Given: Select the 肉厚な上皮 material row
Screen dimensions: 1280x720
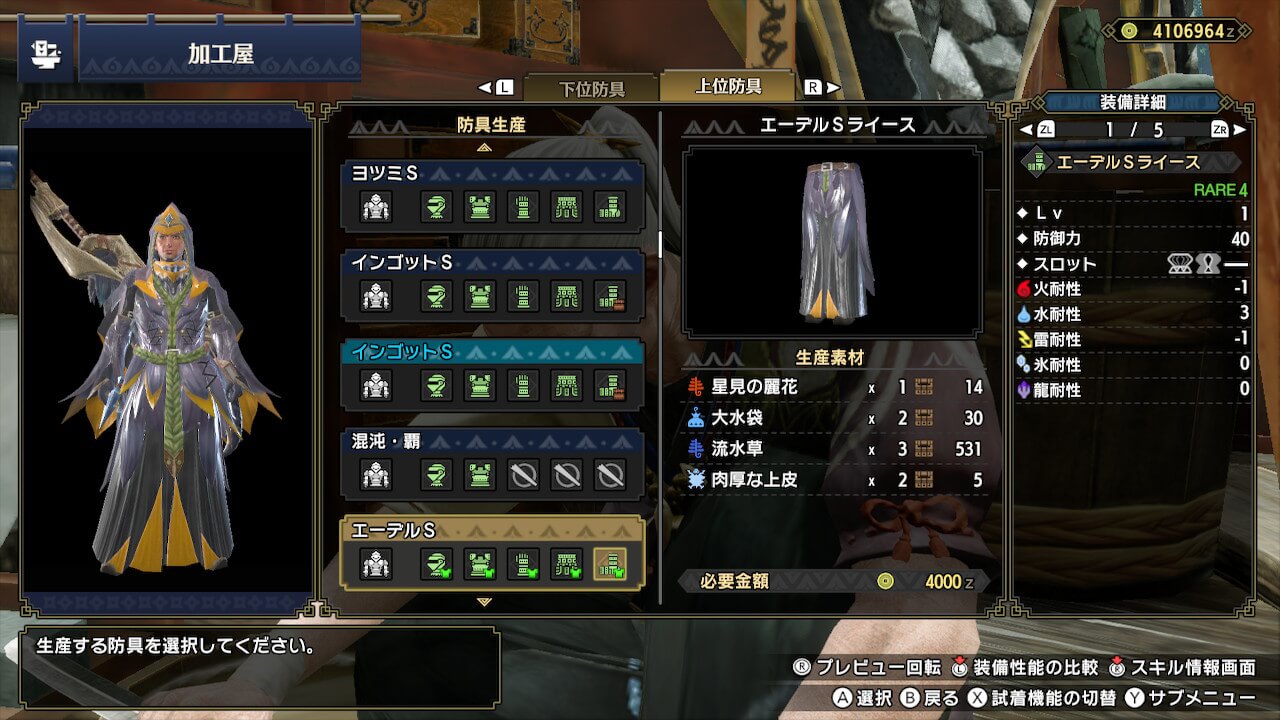Looking at the screenshot, I should click(x=836, y=480).
